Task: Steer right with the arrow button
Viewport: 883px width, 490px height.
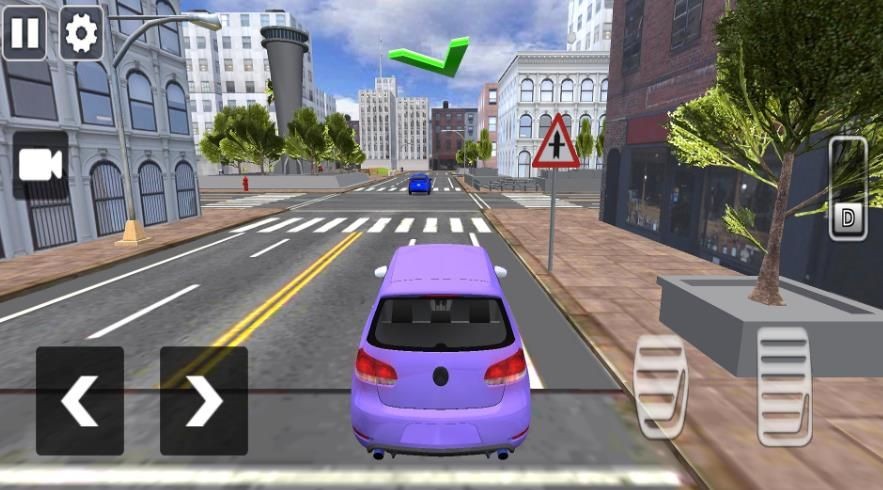Action: pyautogui.click(x=204, y=401)
